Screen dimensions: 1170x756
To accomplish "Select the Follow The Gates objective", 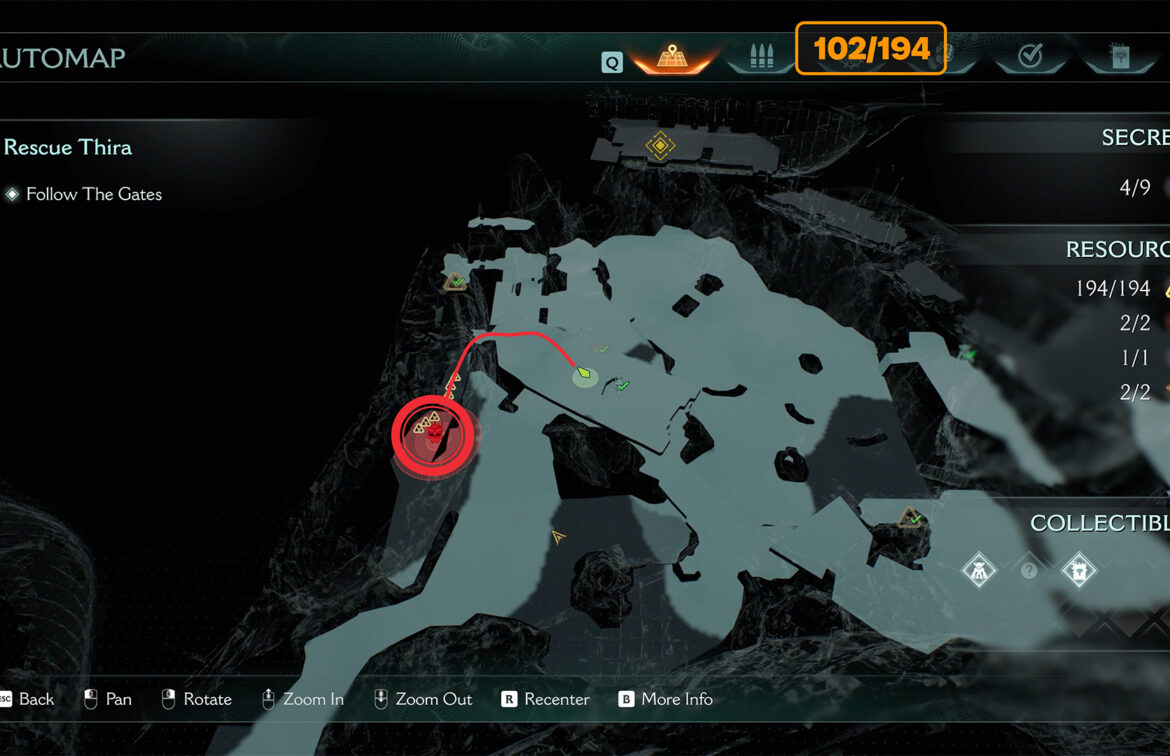I will [x=93, y=194].
